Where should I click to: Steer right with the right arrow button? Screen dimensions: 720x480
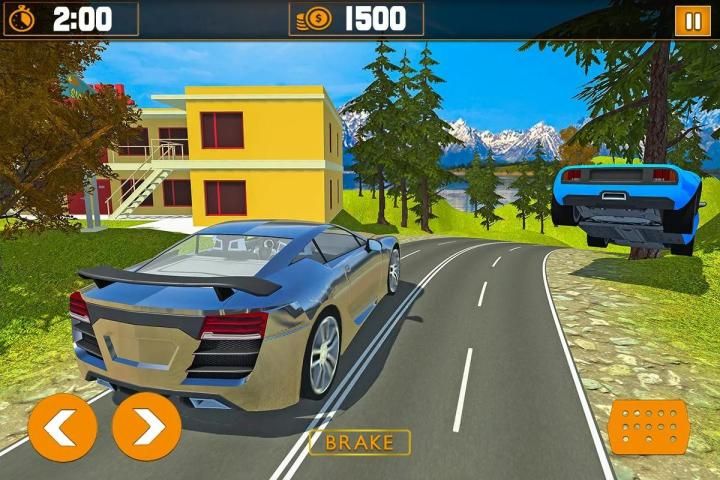pyautogui.click(x=147, y=427)
